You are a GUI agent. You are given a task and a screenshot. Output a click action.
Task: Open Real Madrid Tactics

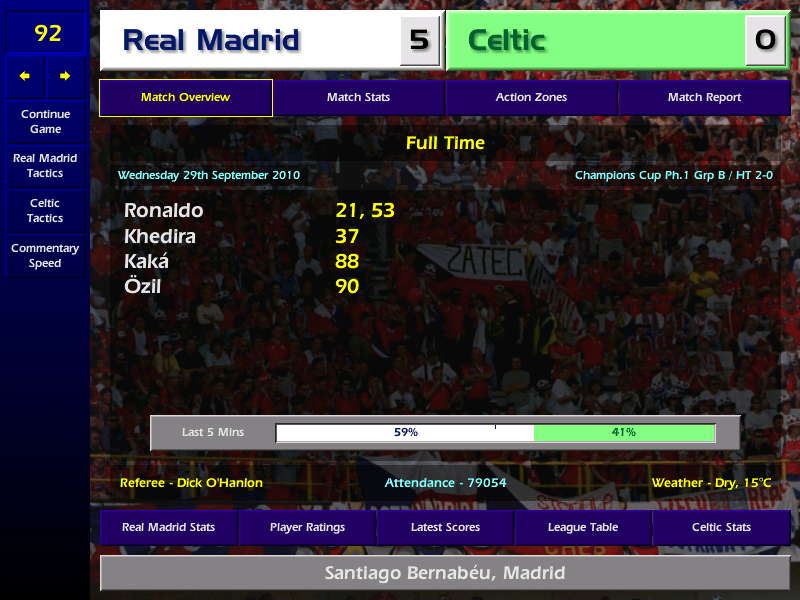click(x=45, y=165)
